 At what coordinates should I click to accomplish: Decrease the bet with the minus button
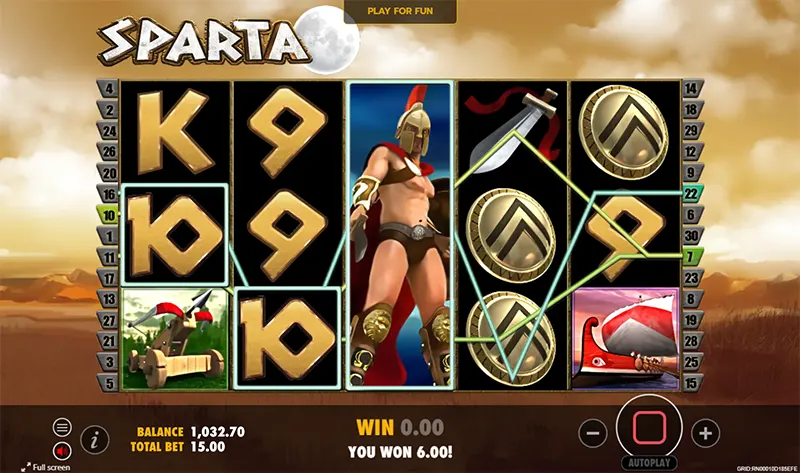point(592,433)
